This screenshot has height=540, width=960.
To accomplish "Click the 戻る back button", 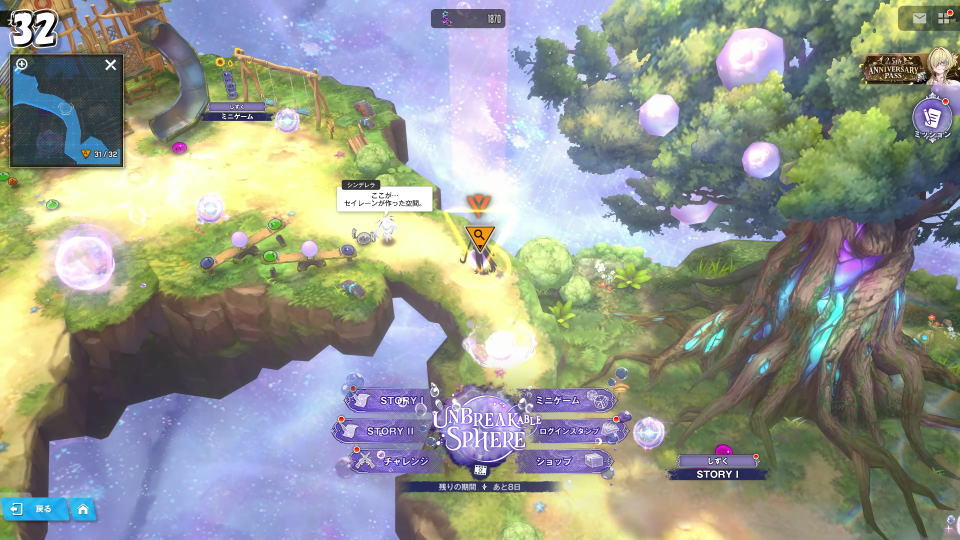I will coord(35,509).
